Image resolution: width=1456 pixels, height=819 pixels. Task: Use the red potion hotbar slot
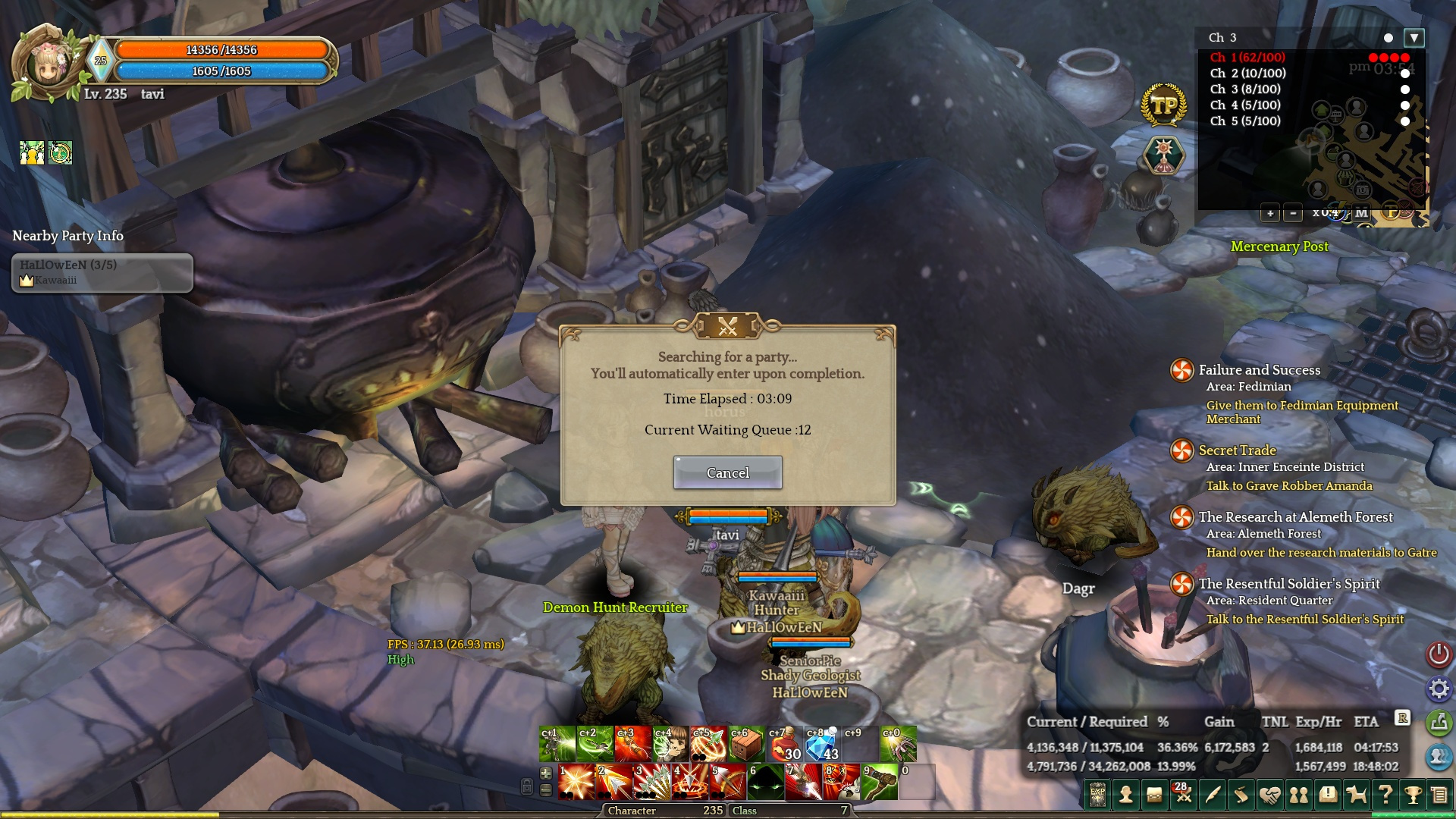[784, 744]
